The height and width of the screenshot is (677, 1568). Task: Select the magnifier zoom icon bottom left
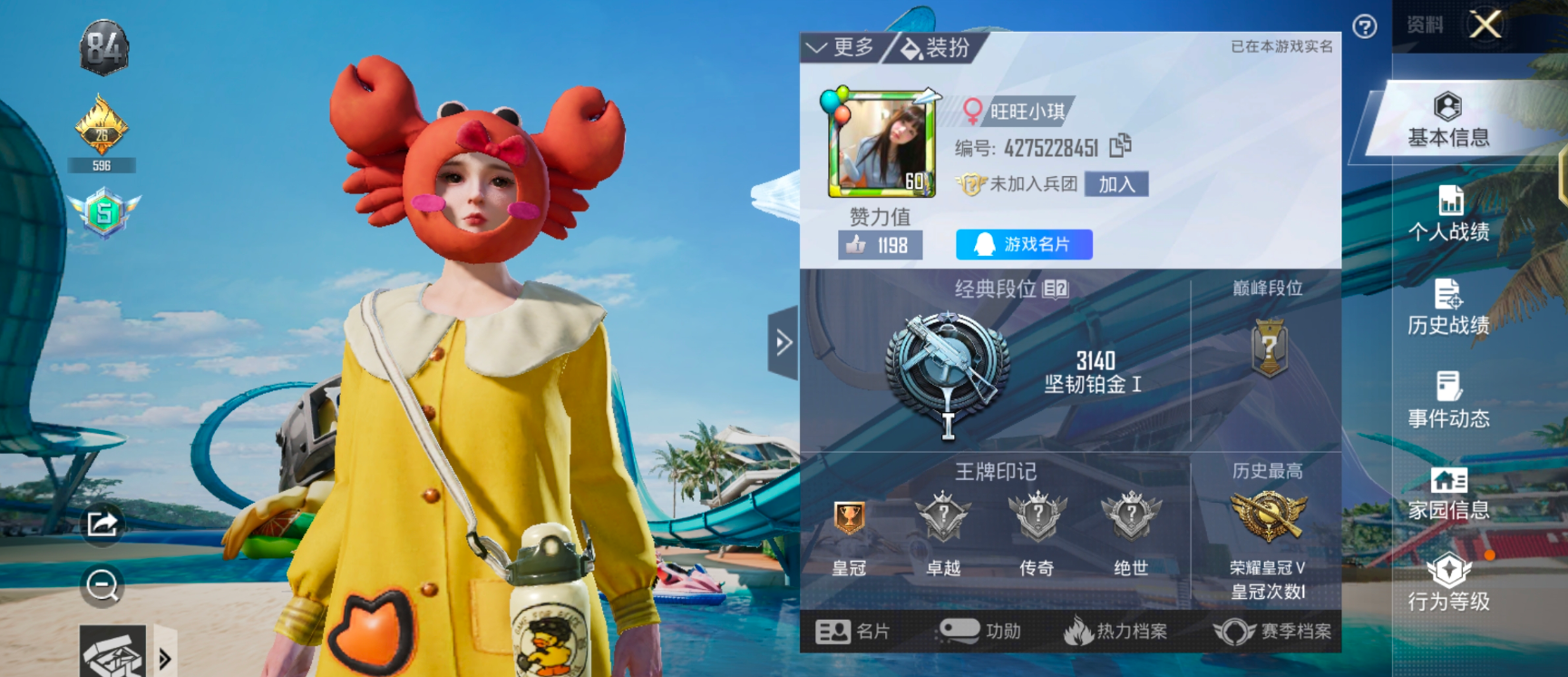(x=101, y=585)
